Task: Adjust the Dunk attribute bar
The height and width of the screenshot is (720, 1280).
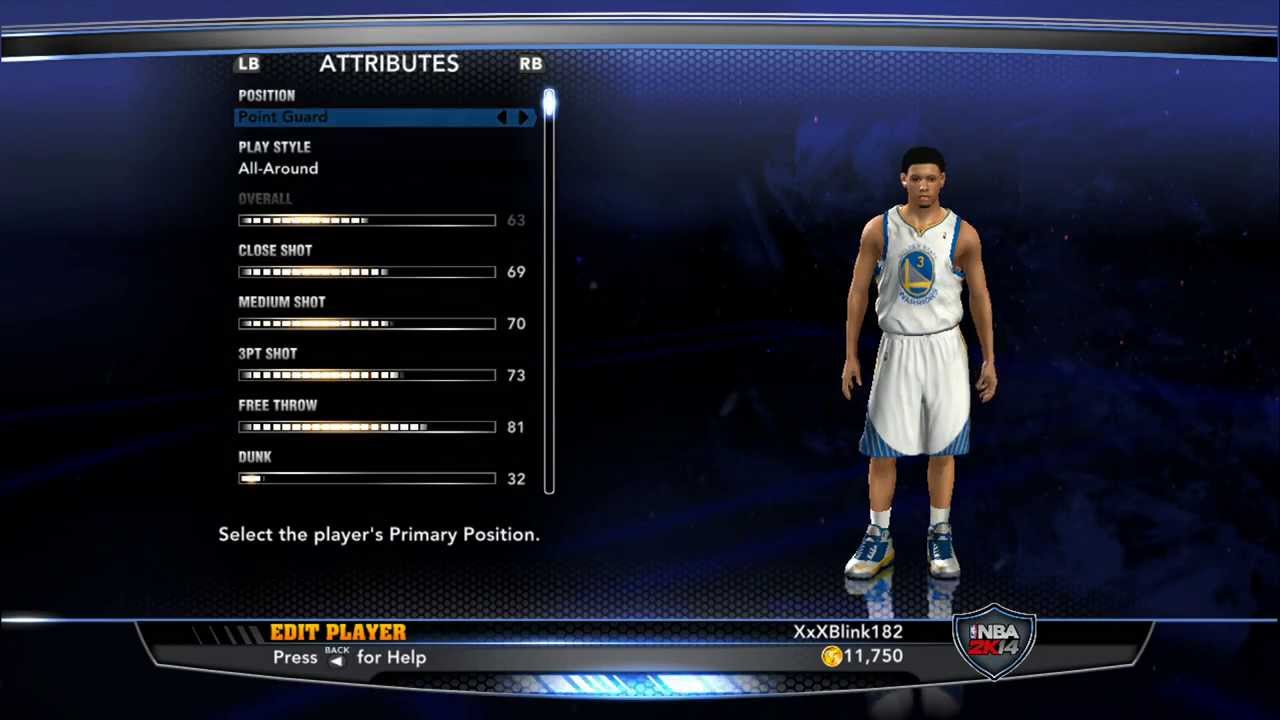Action: click(367, 479)
